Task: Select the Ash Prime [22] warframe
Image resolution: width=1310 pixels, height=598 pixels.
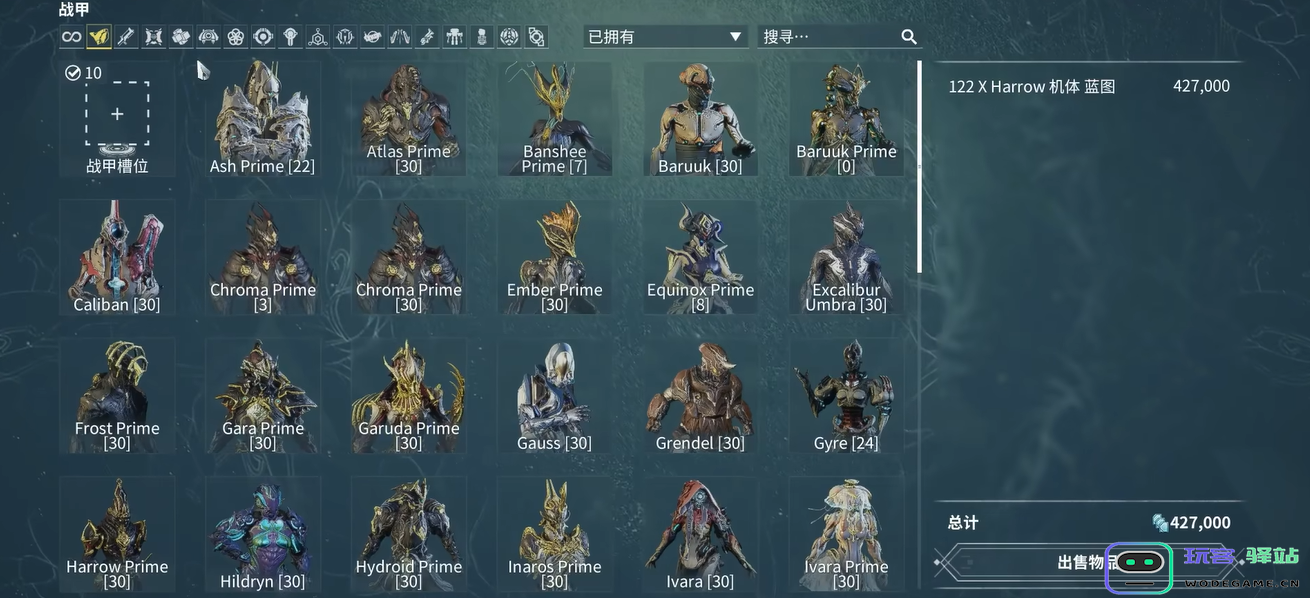Action: tap(262, 118)
